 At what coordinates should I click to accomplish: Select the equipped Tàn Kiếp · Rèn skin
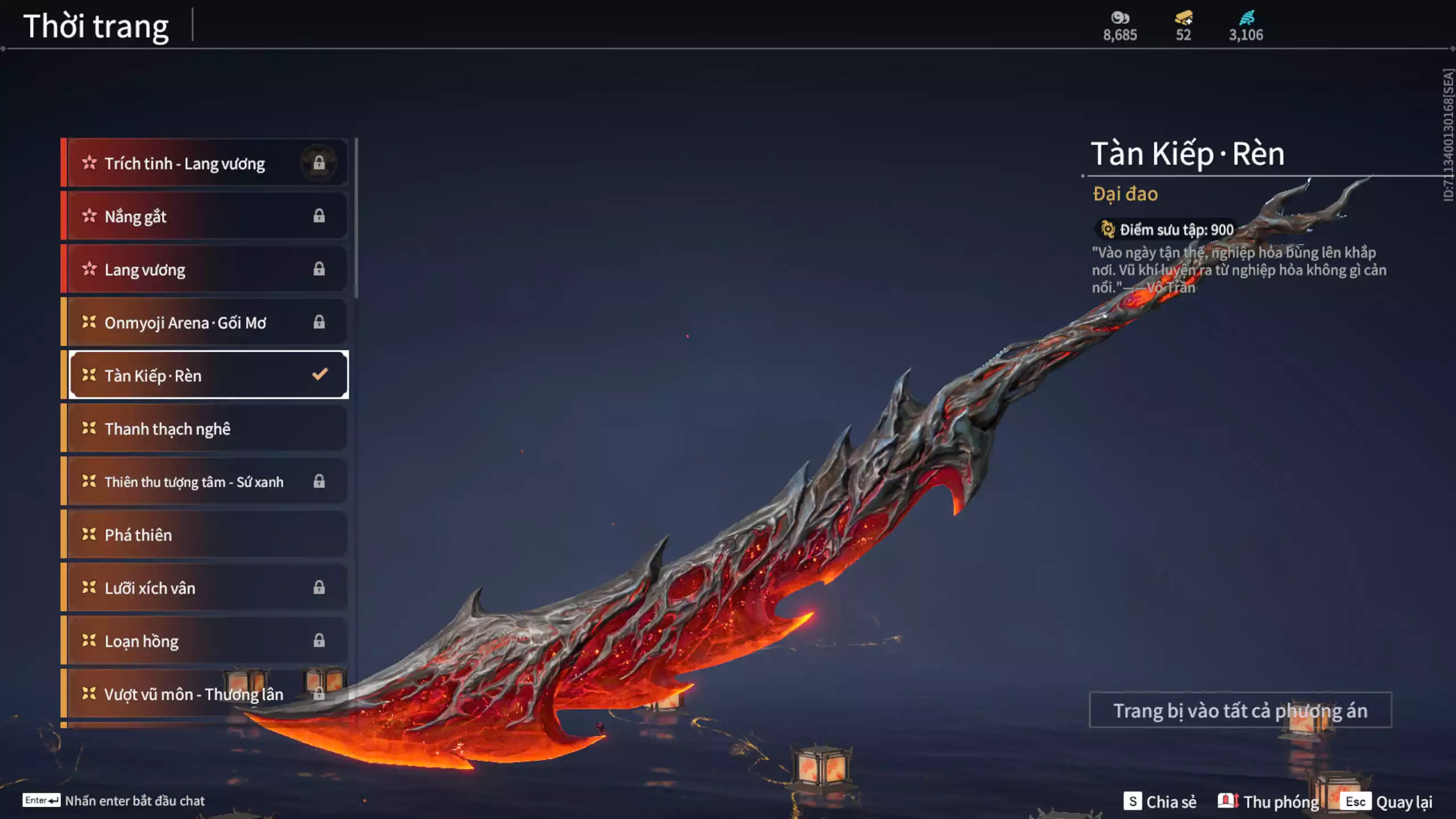208,375
